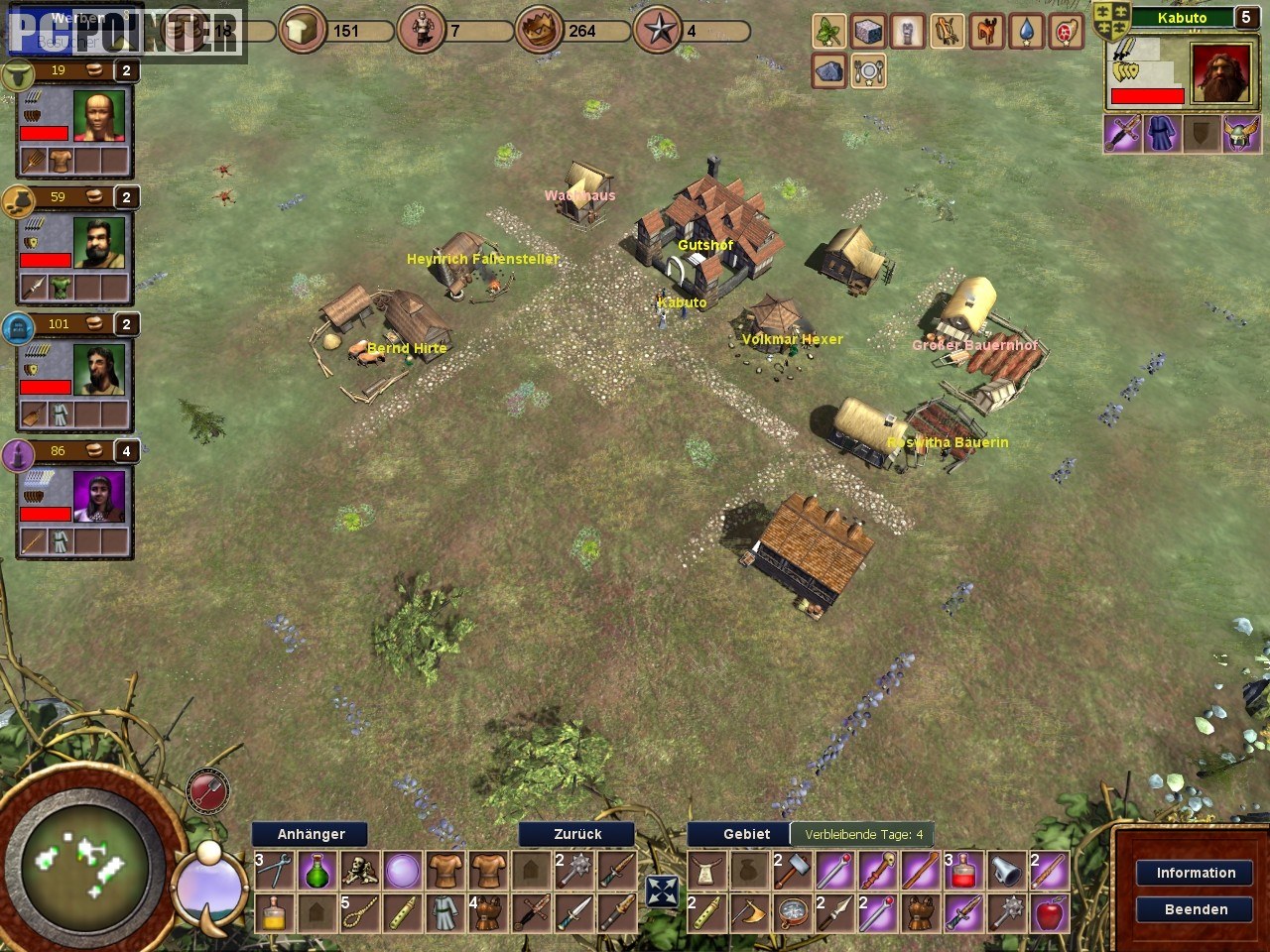This screenshot has height=952, width=1270.
Task: Click the crossed-arrows transfer button
Action: point(662,892)
